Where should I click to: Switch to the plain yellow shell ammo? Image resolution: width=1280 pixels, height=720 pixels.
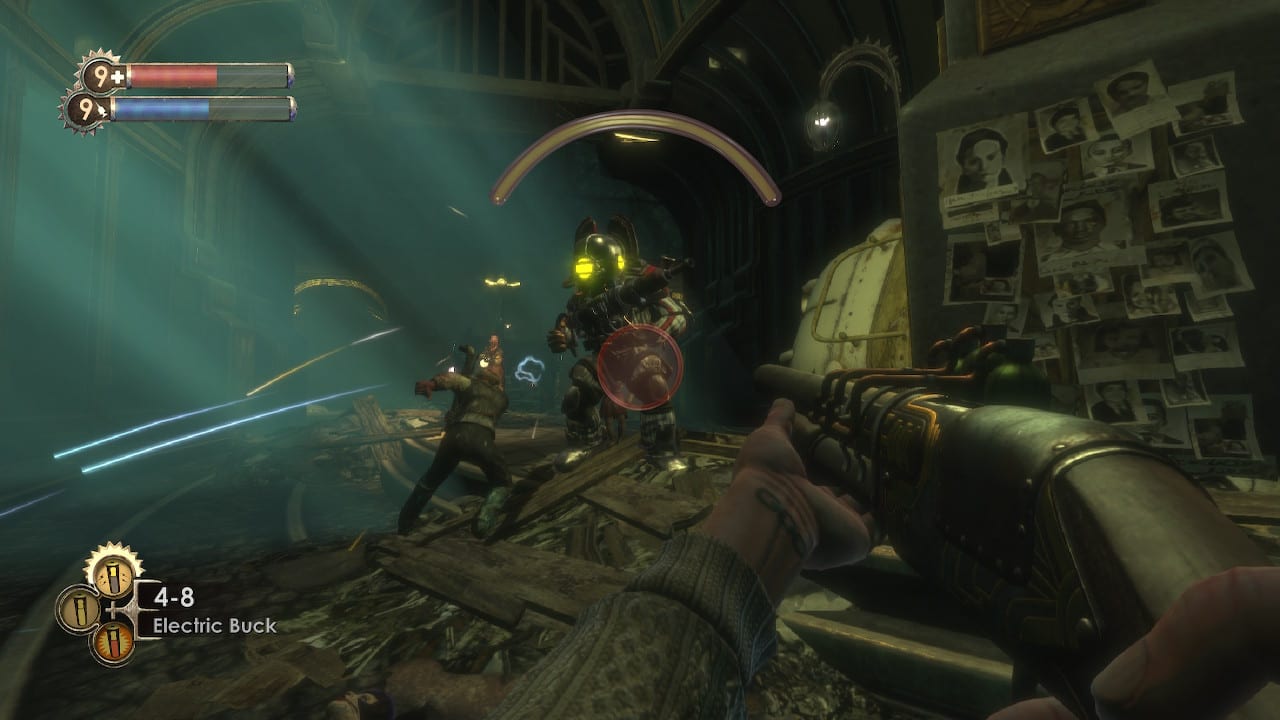79,609
